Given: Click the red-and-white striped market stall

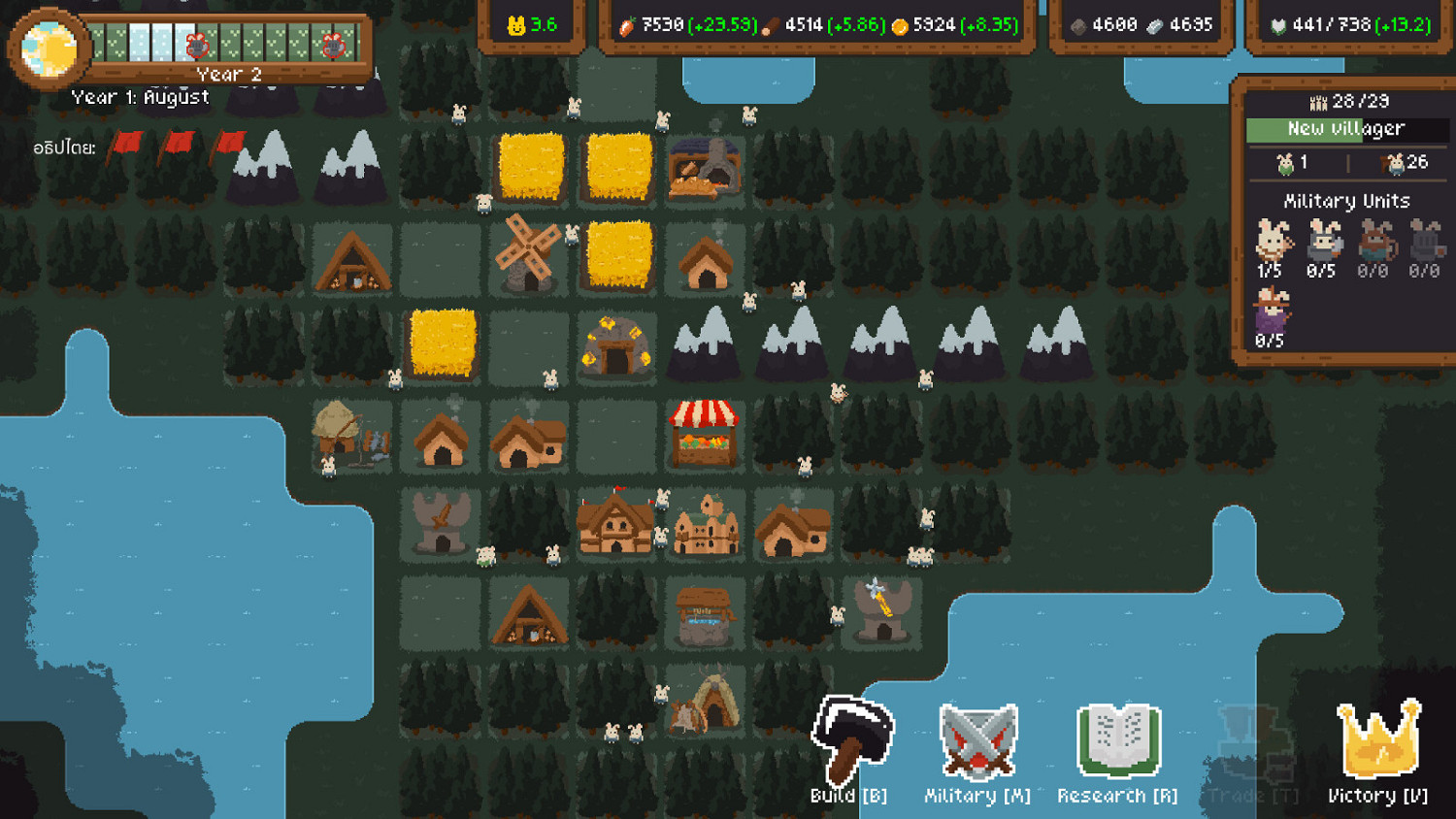Looking at the screenshot, I should [703, 432].
